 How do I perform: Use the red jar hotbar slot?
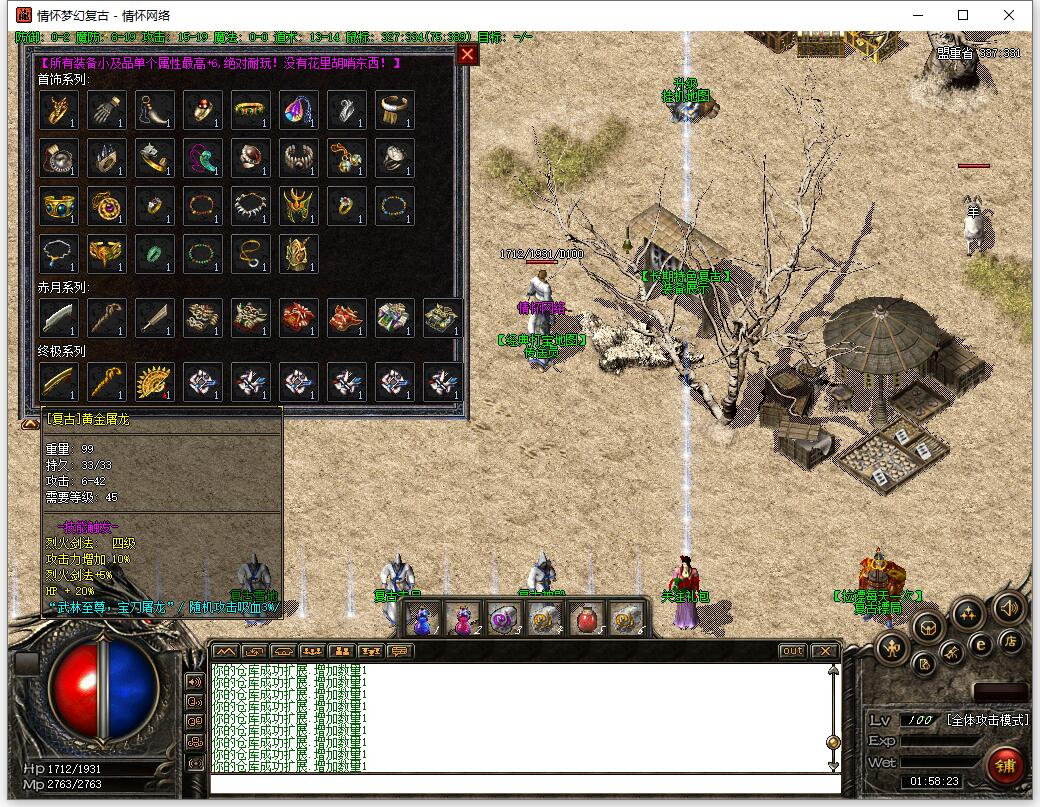(x=585, y=620)
